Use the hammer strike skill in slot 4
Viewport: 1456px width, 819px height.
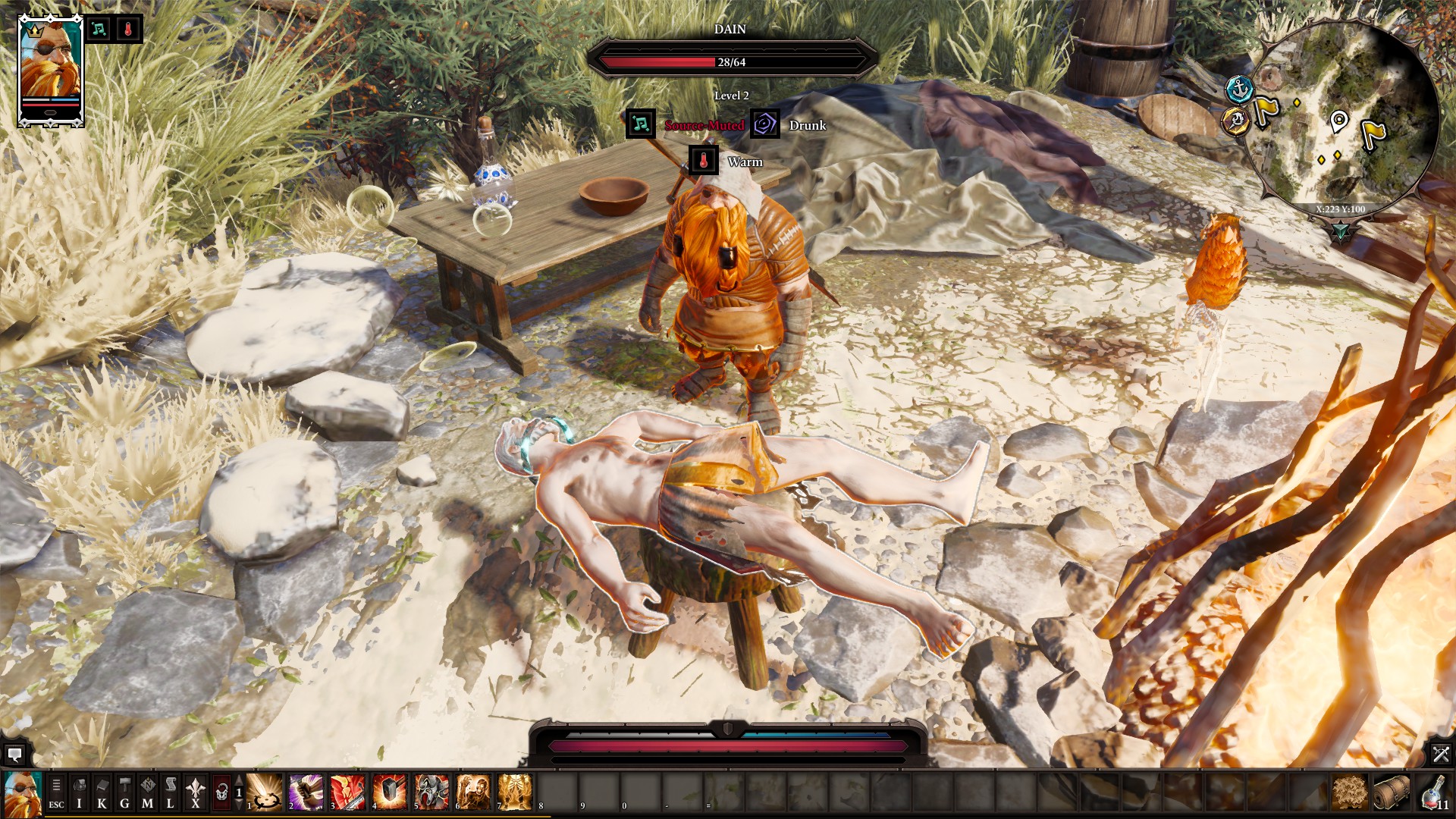(x=390, y=792)
